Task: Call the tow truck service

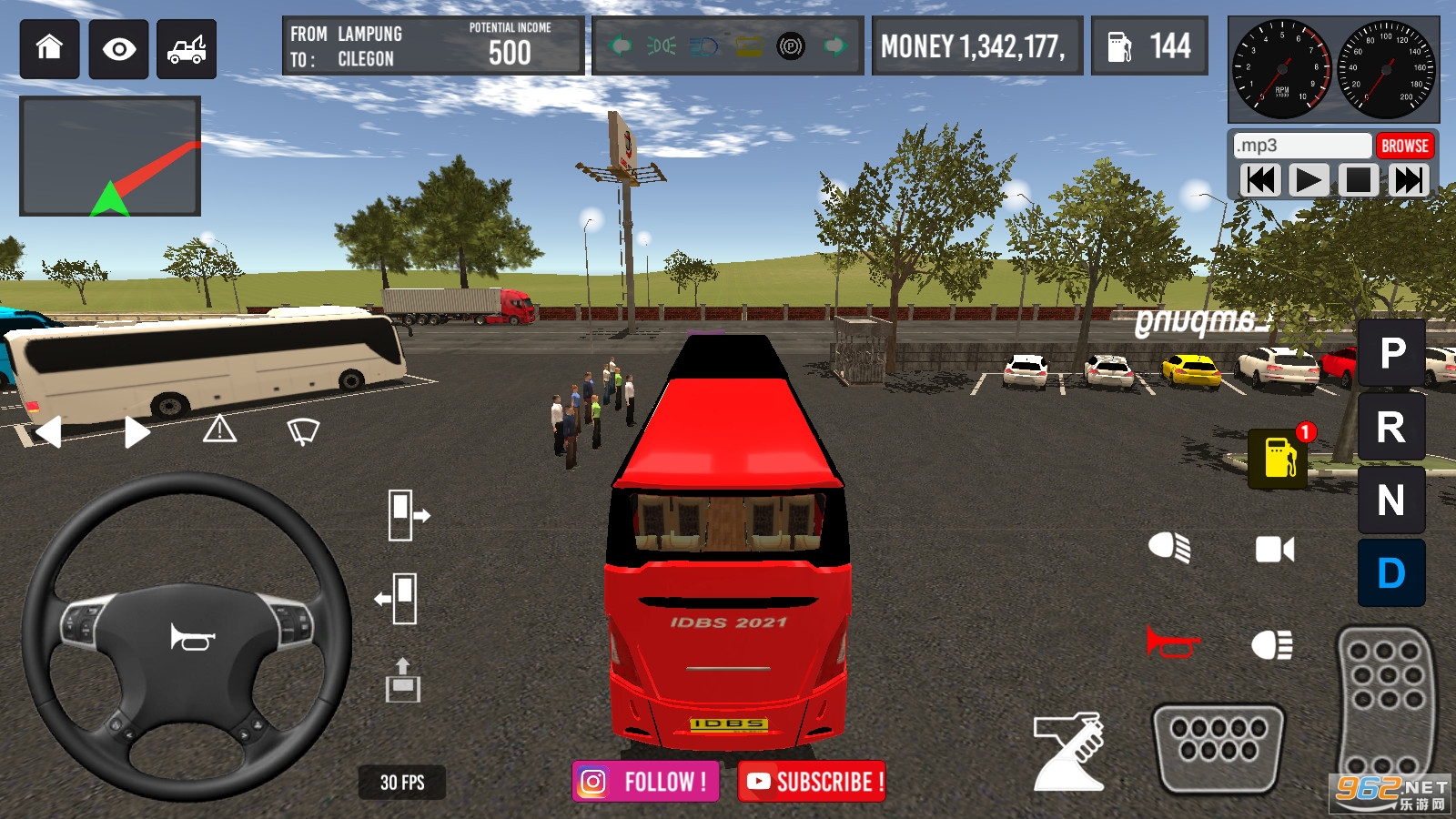Action: pos(187,48)
